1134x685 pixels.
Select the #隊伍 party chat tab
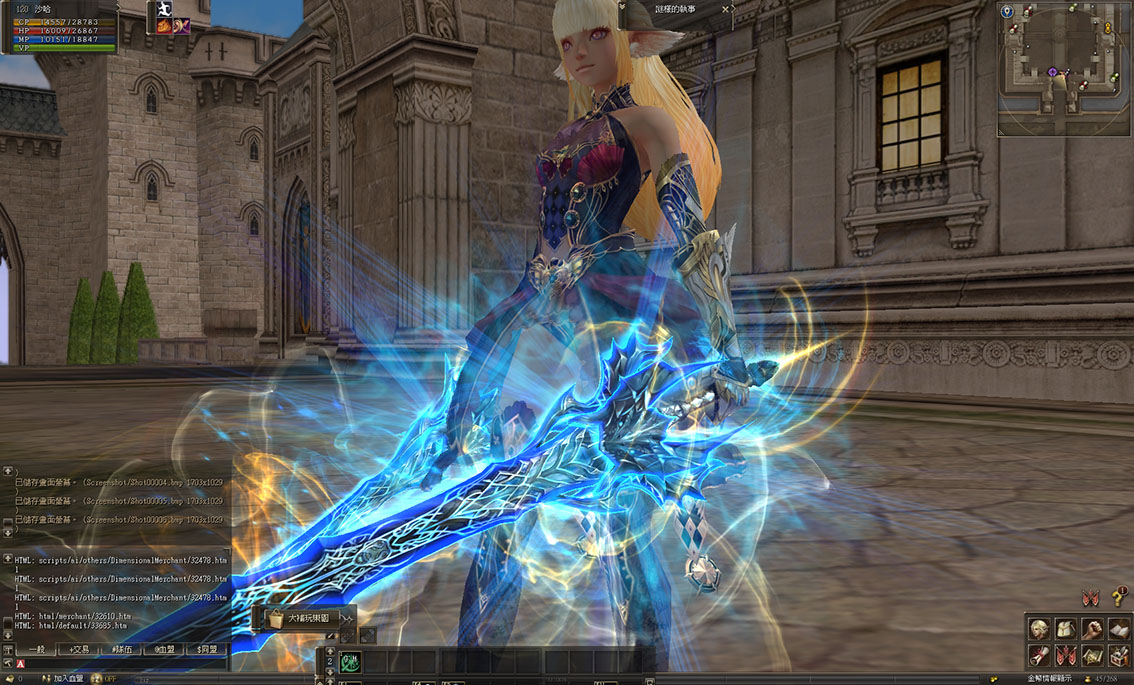point(122,650)
